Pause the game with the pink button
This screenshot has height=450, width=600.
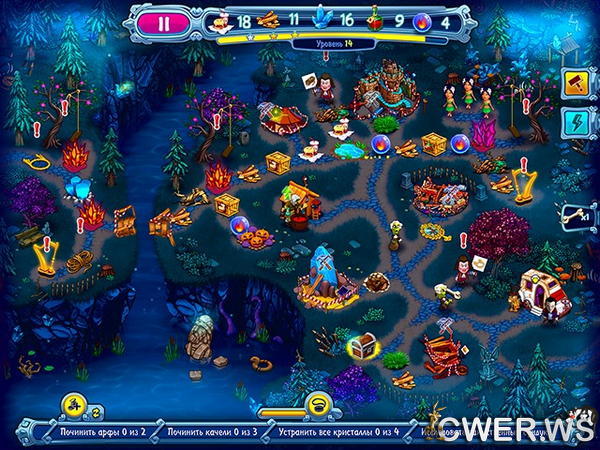[162, 19]
